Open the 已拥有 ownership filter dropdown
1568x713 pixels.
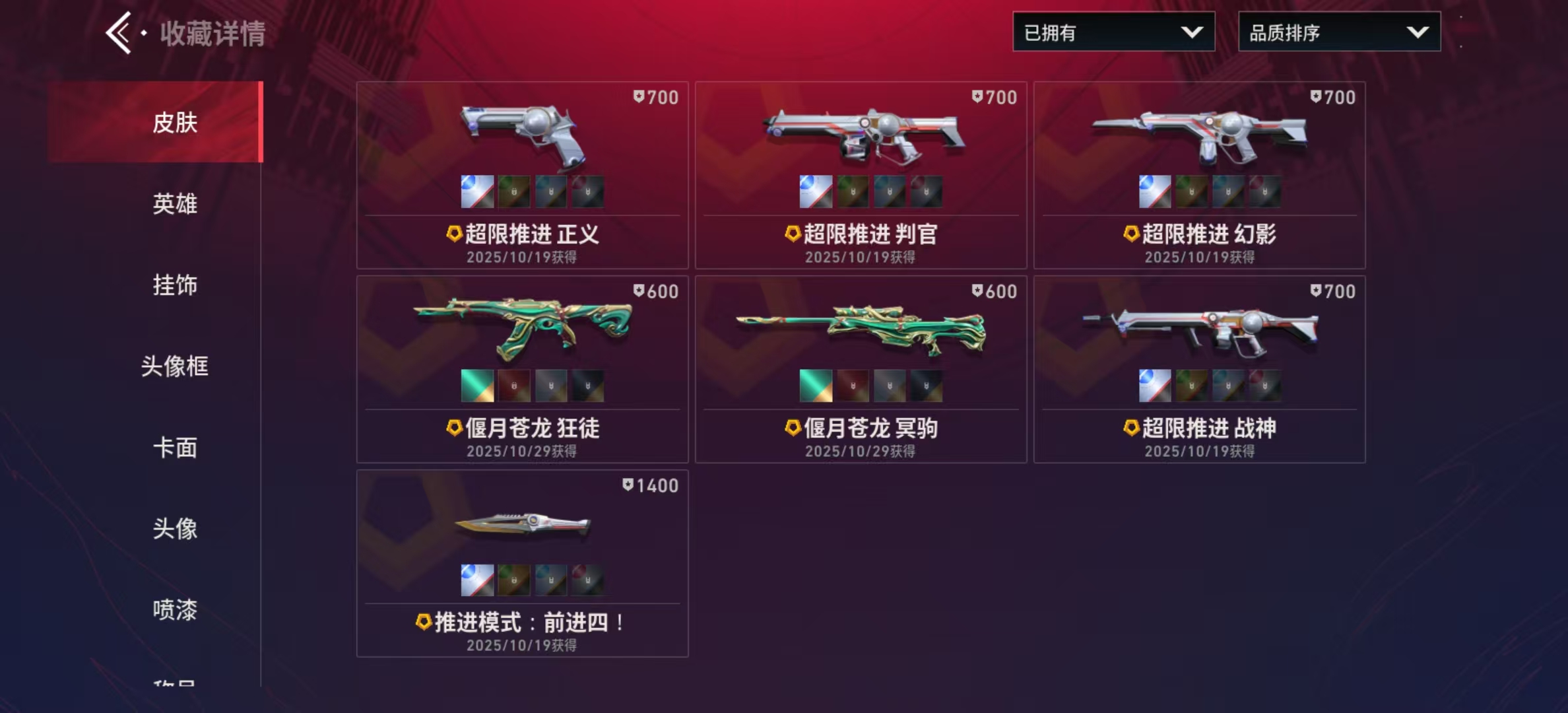click(1113, 32)
